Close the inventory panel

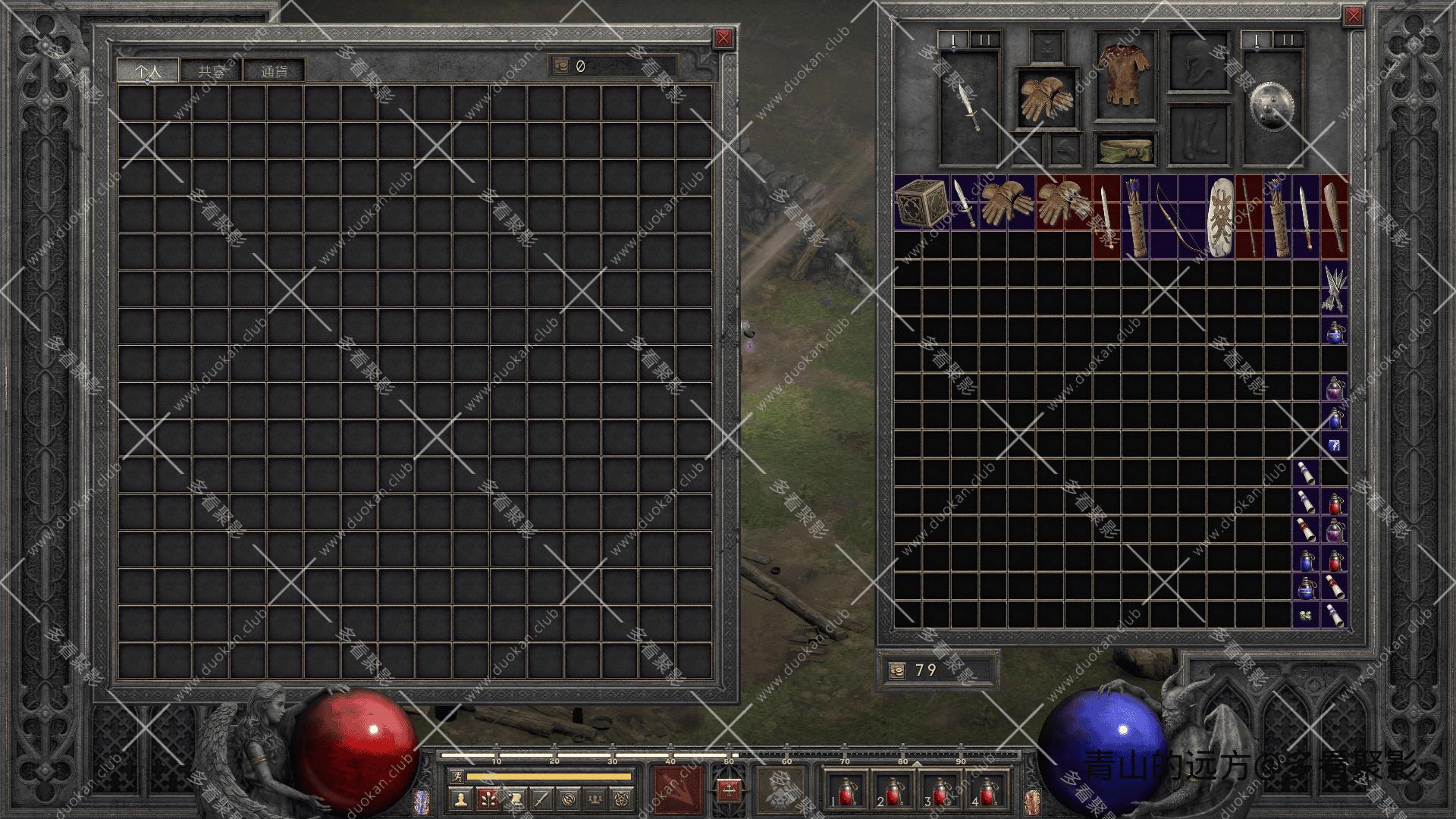click(1354, 17)
